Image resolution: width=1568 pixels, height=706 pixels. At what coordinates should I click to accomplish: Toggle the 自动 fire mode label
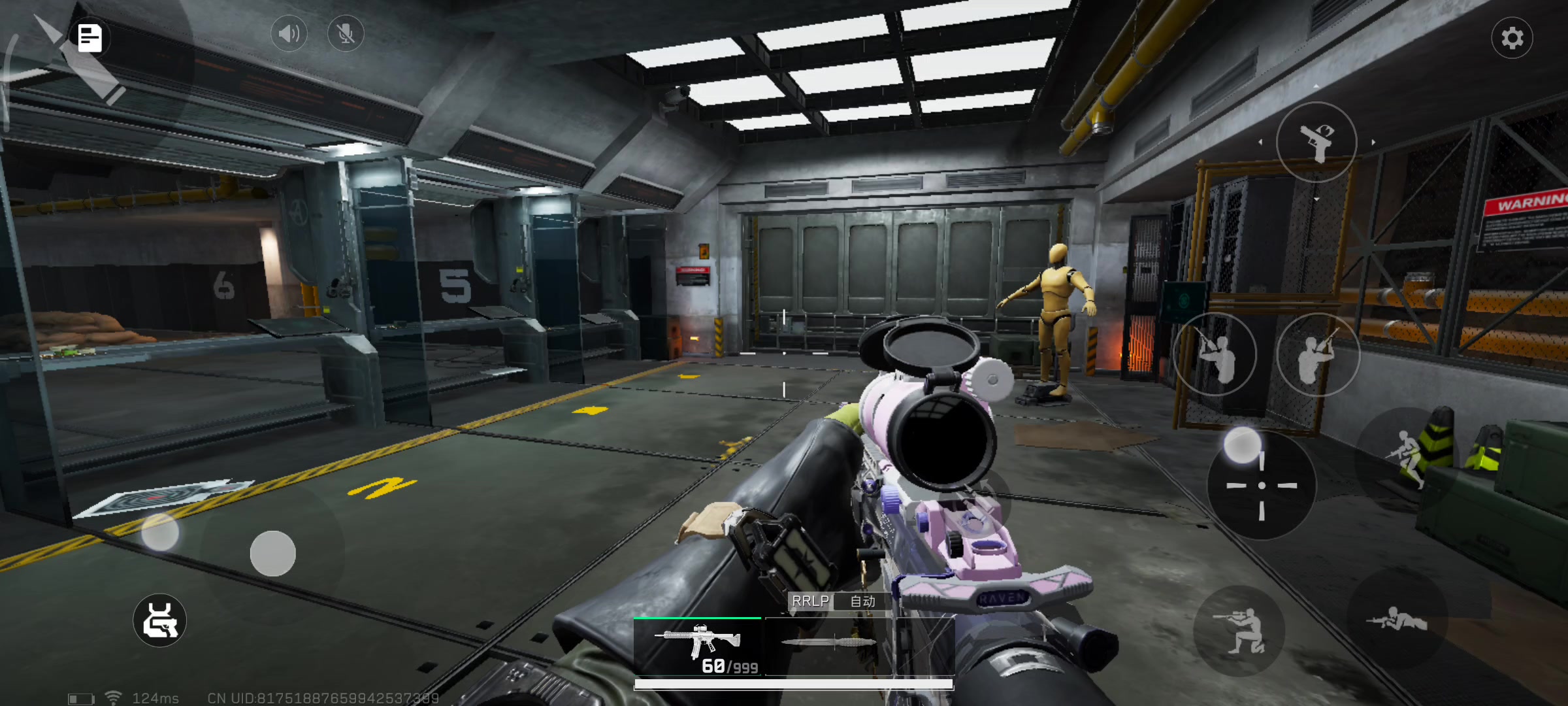pyautogui.click(x=862, y=601)
